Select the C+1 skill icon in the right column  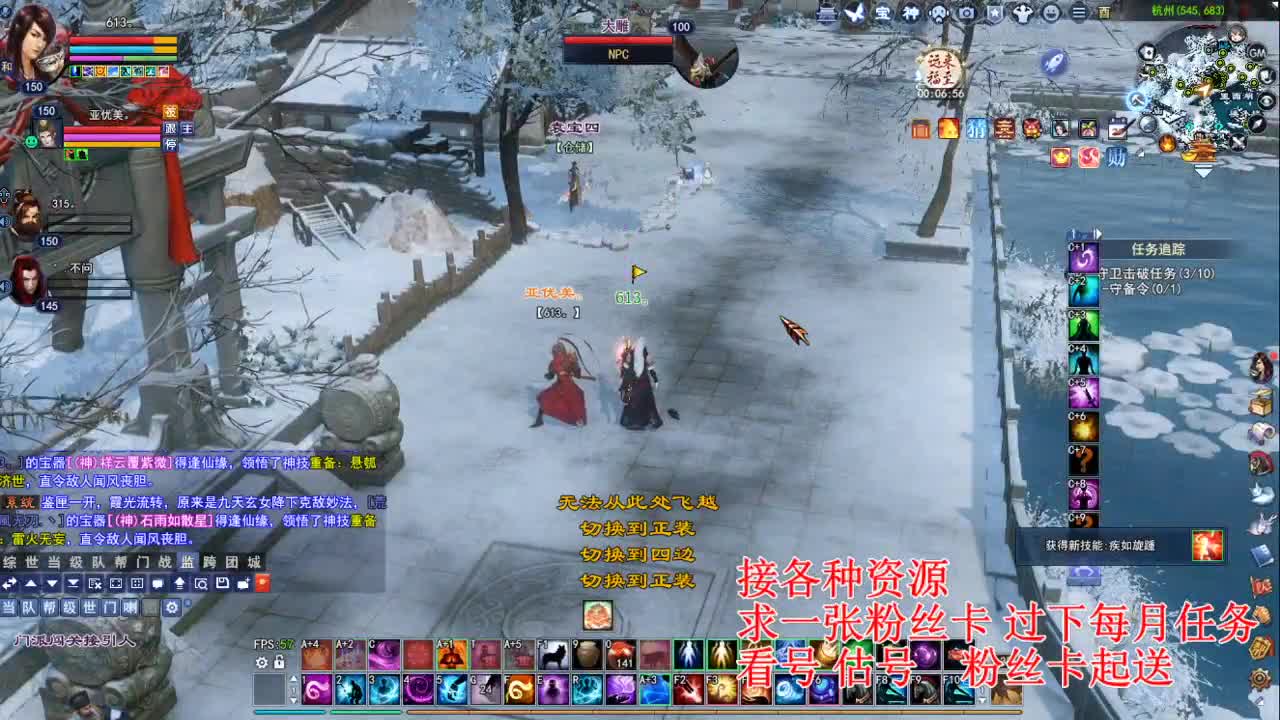click(1085, 257)
